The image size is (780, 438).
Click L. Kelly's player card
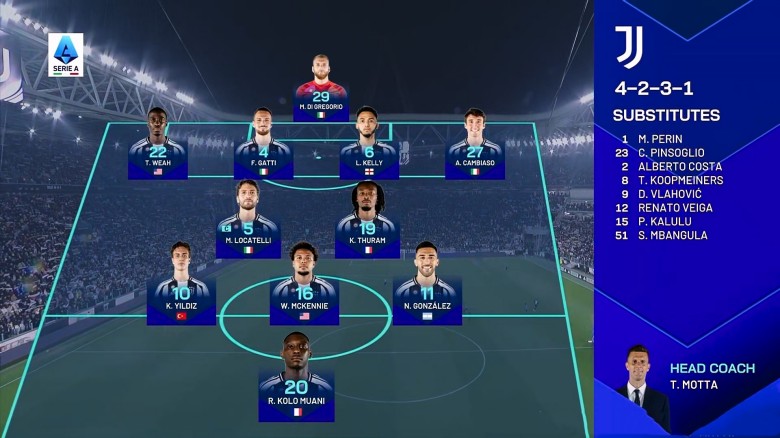(x=368, y=145)
